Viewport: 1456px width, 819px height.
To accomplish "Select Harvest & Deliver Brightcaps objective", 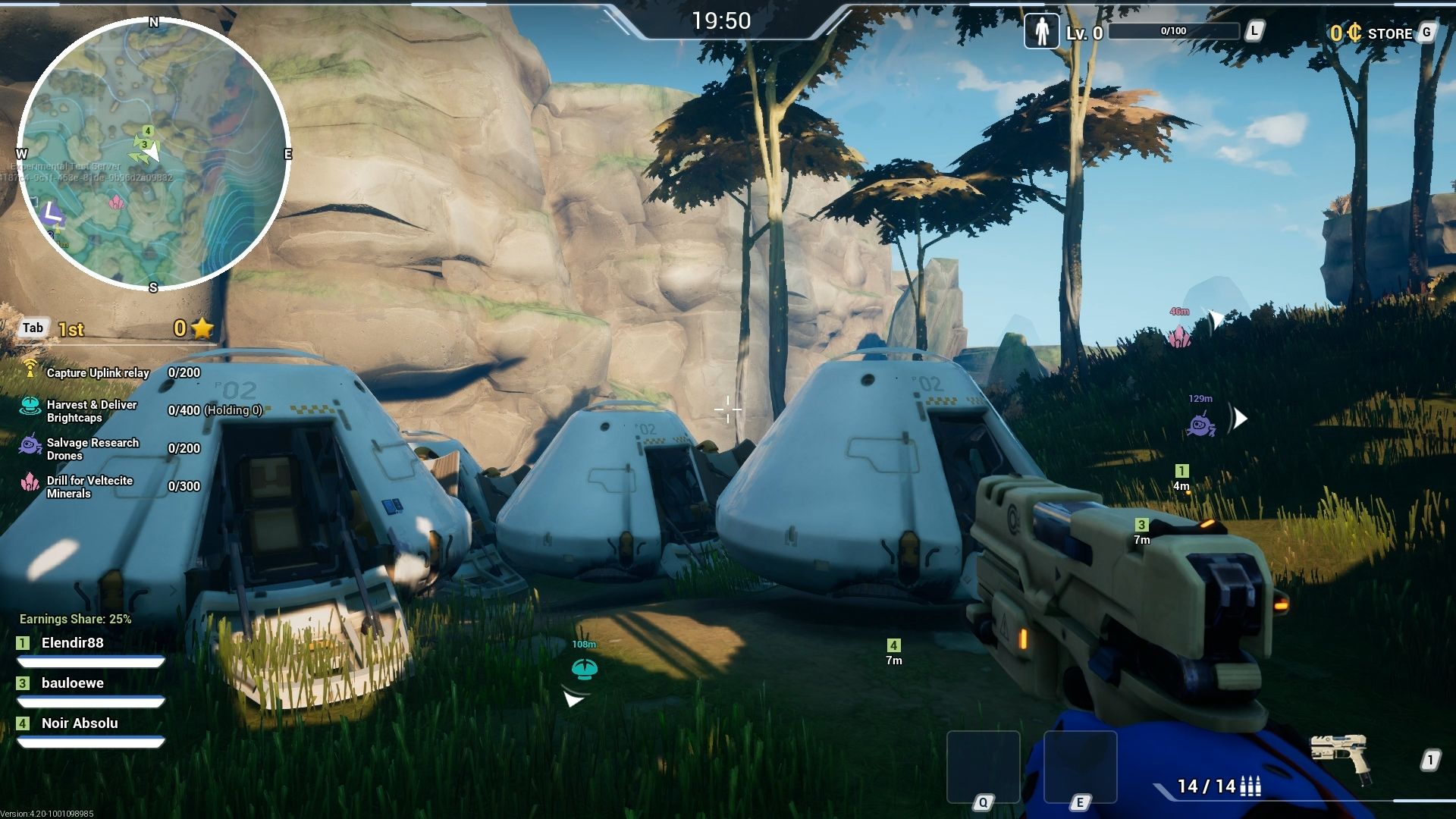I will (91, 411).
